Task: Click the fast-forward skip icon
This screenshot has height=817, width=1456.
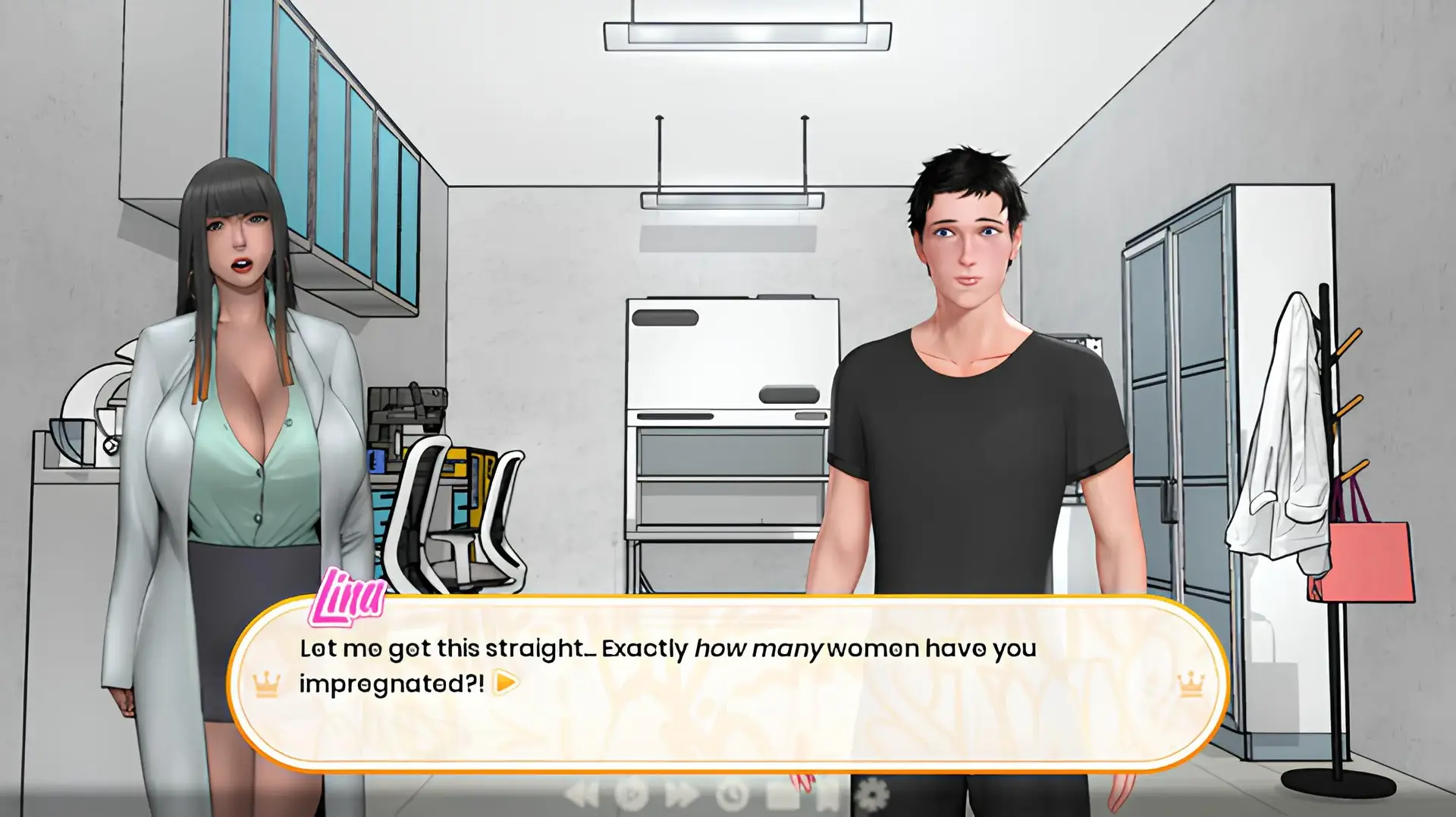Action: tap(681, 795)
